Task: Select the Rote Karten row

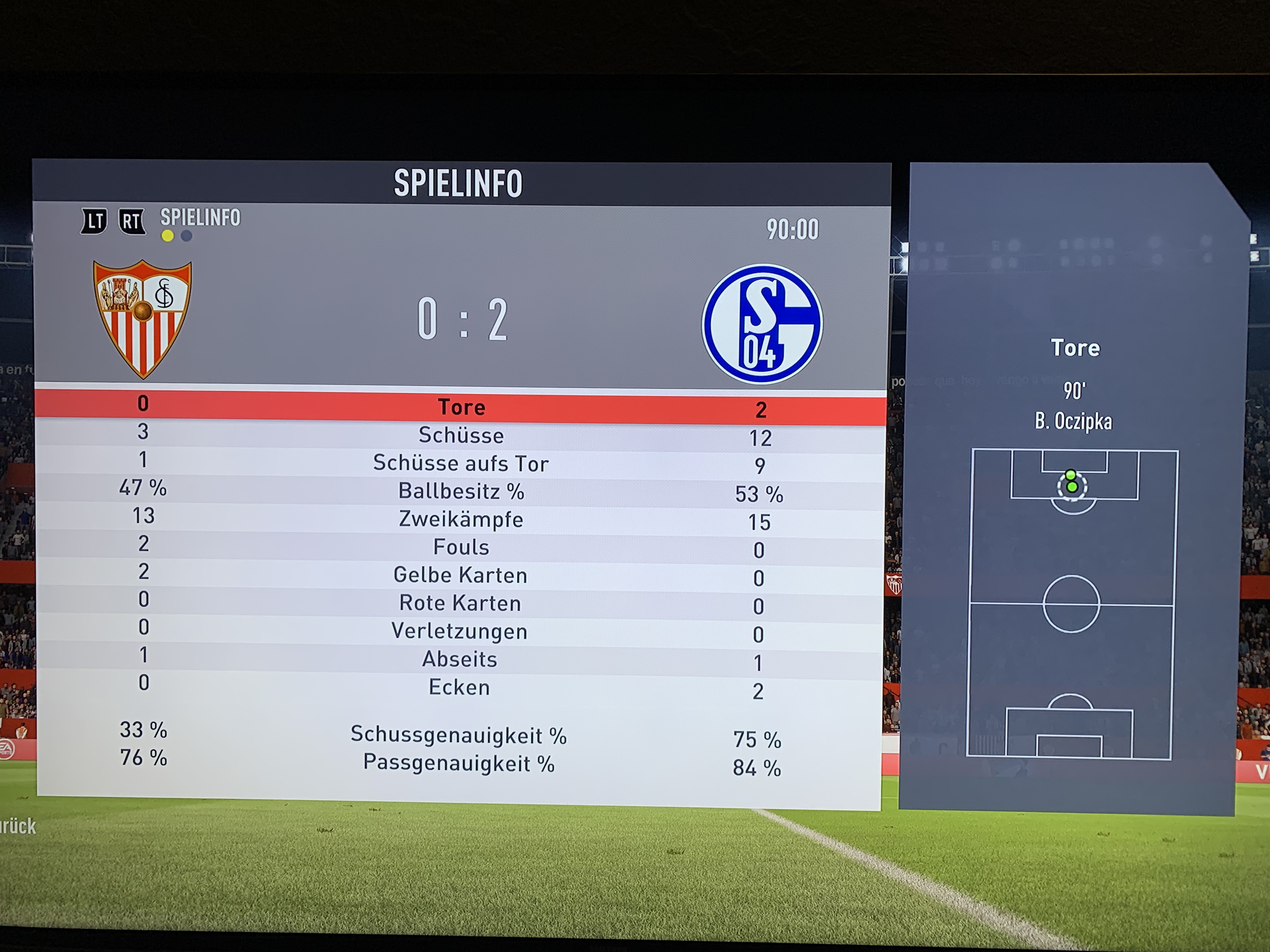Action: [461, 604]
